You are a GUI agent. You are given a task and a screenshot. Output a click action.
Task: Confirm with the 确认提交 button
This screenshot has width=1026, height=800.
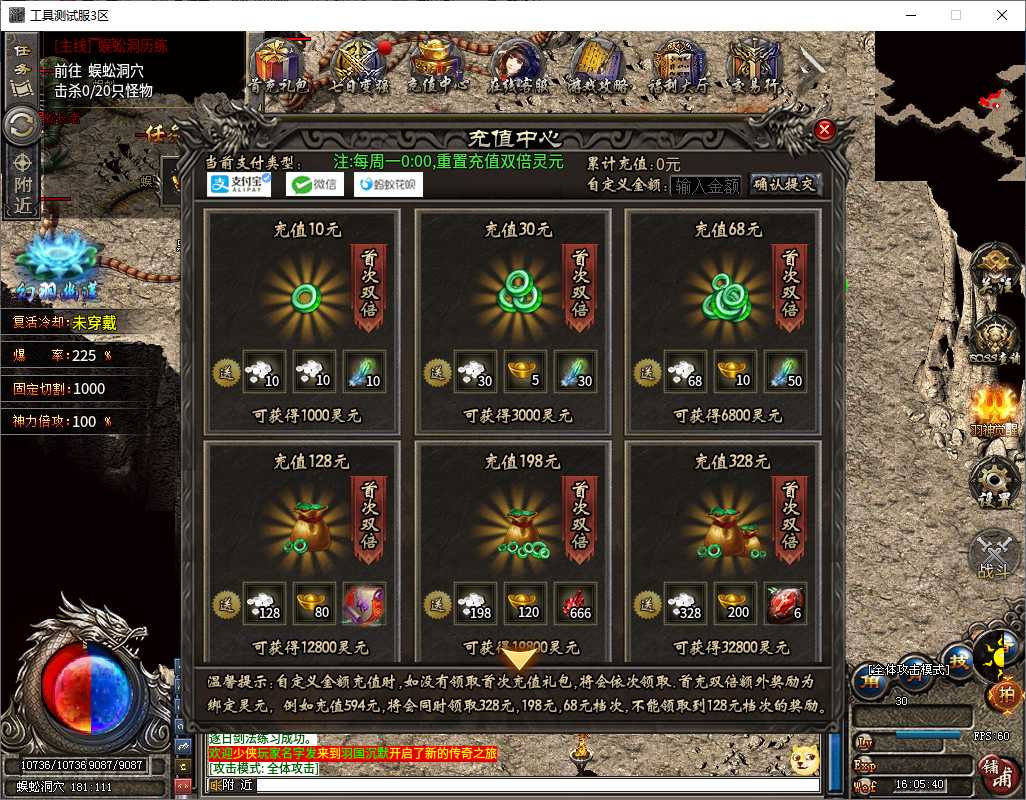click(x=784, y=184)
